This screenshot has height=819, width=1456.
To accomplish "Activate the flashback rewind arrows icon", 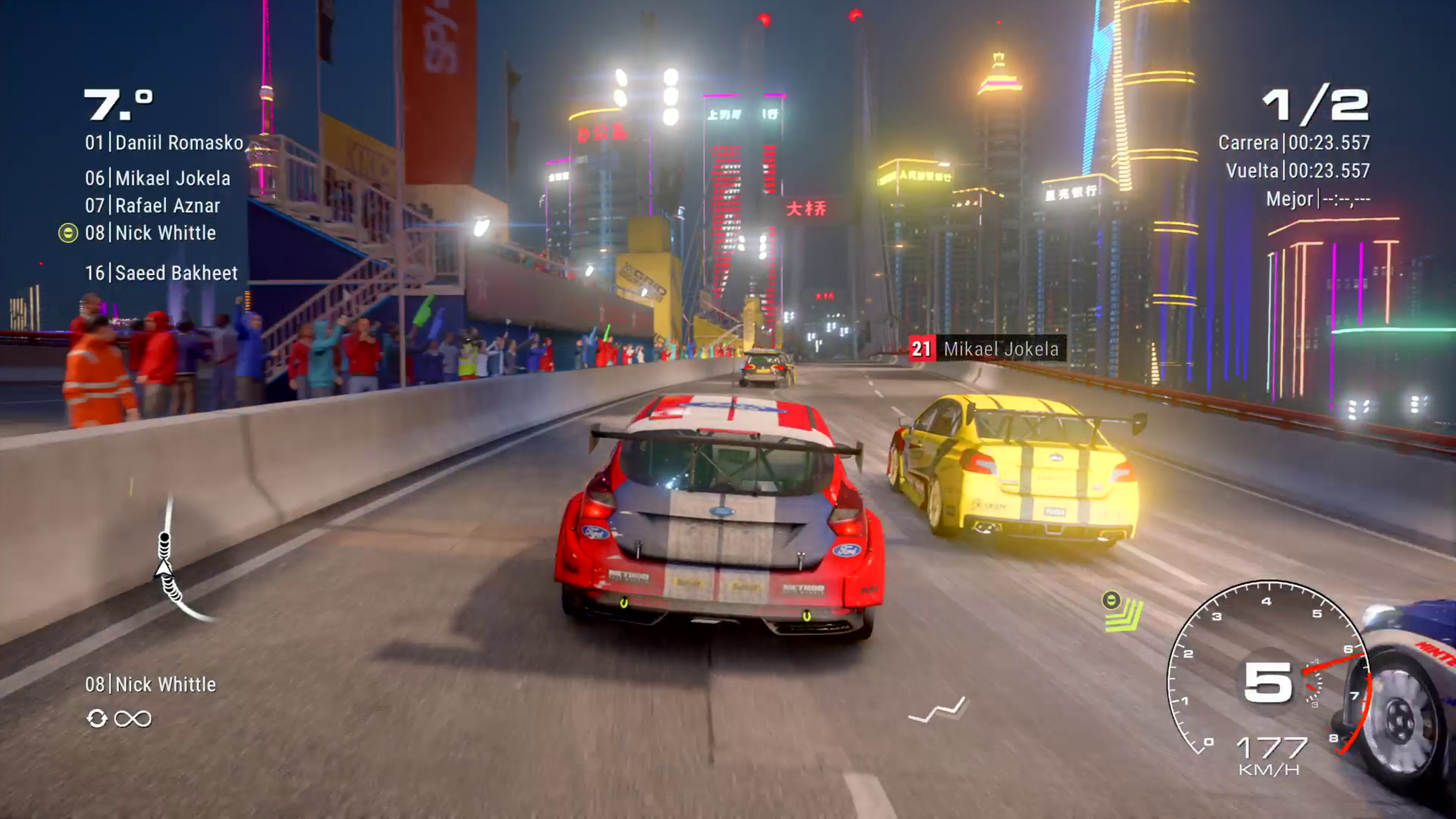I will 97,719.
